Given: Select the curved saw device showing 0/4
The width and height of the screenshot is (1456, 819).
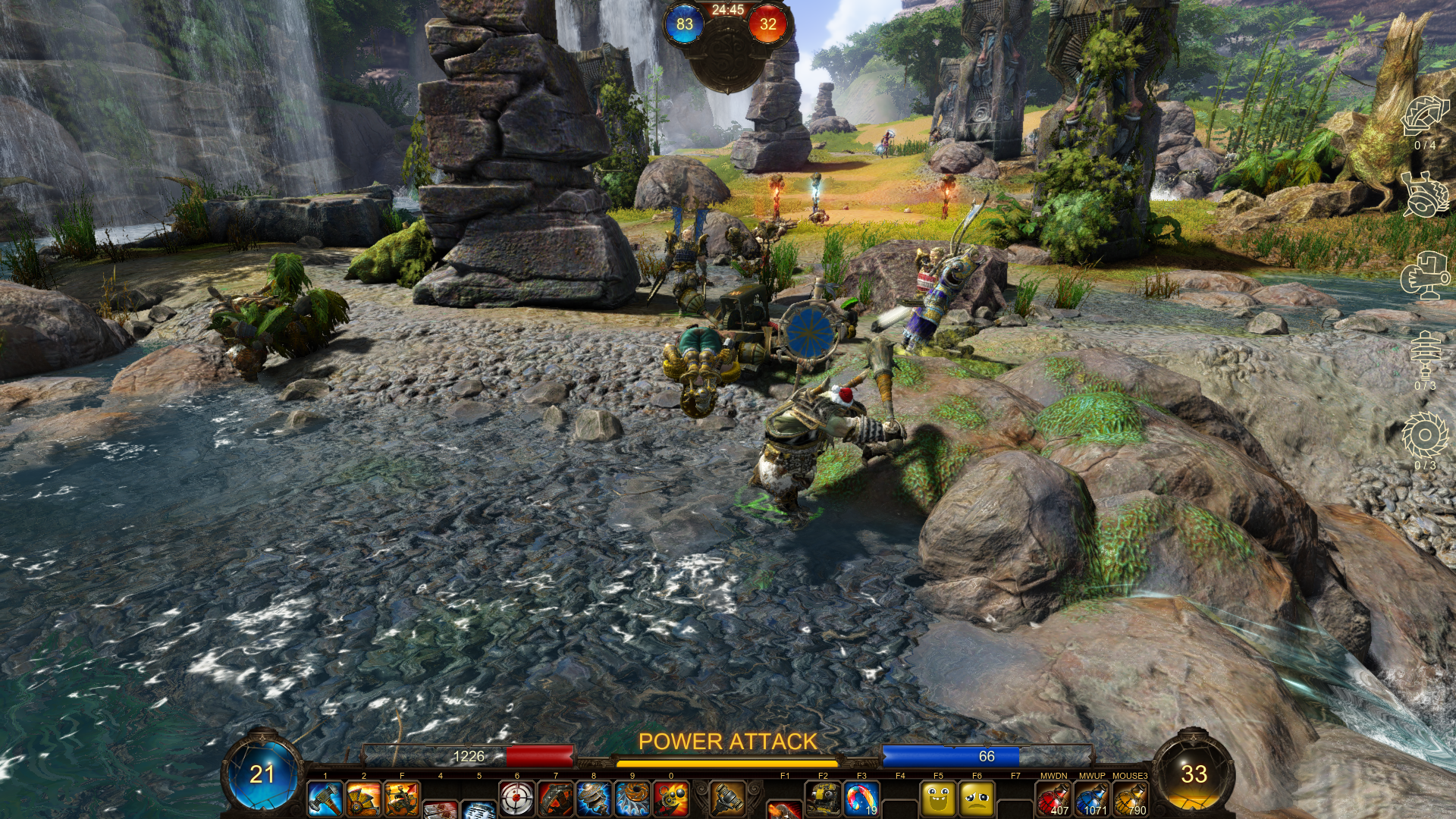Looking at the screenshot, I should [x=1424, y=118].
